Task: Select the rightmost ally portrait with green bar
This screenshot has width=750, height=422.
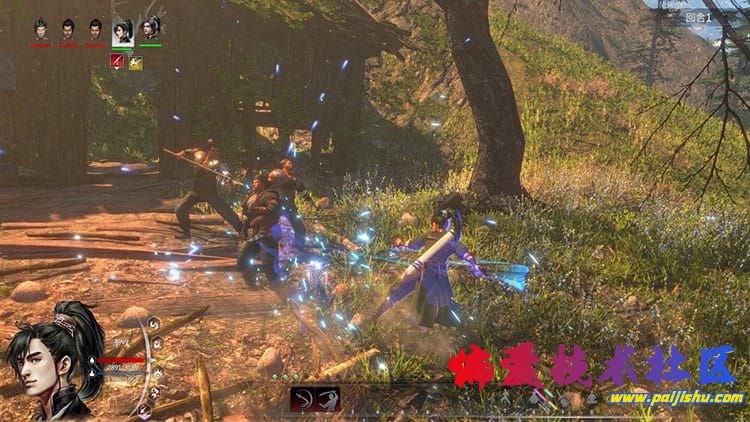Action: click(150, 30)
